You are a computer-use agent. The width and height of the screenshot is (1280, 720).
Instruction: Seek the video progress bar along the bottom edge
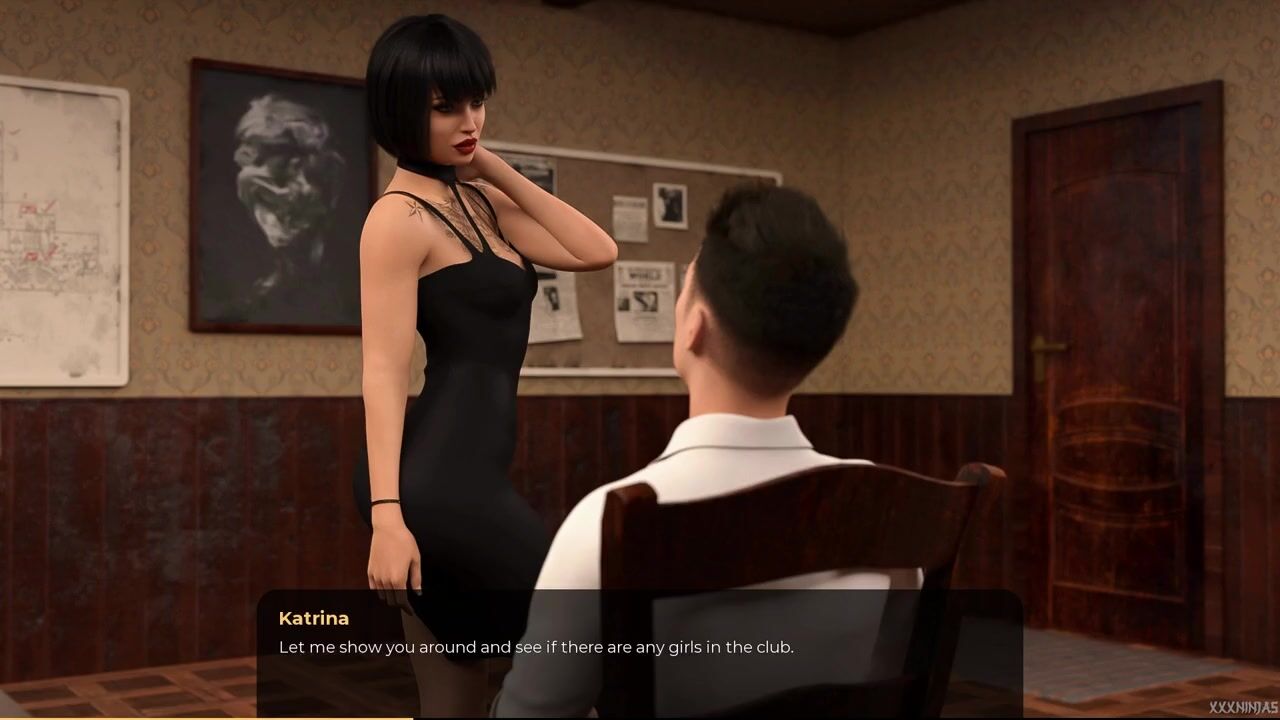pos(640,717)
